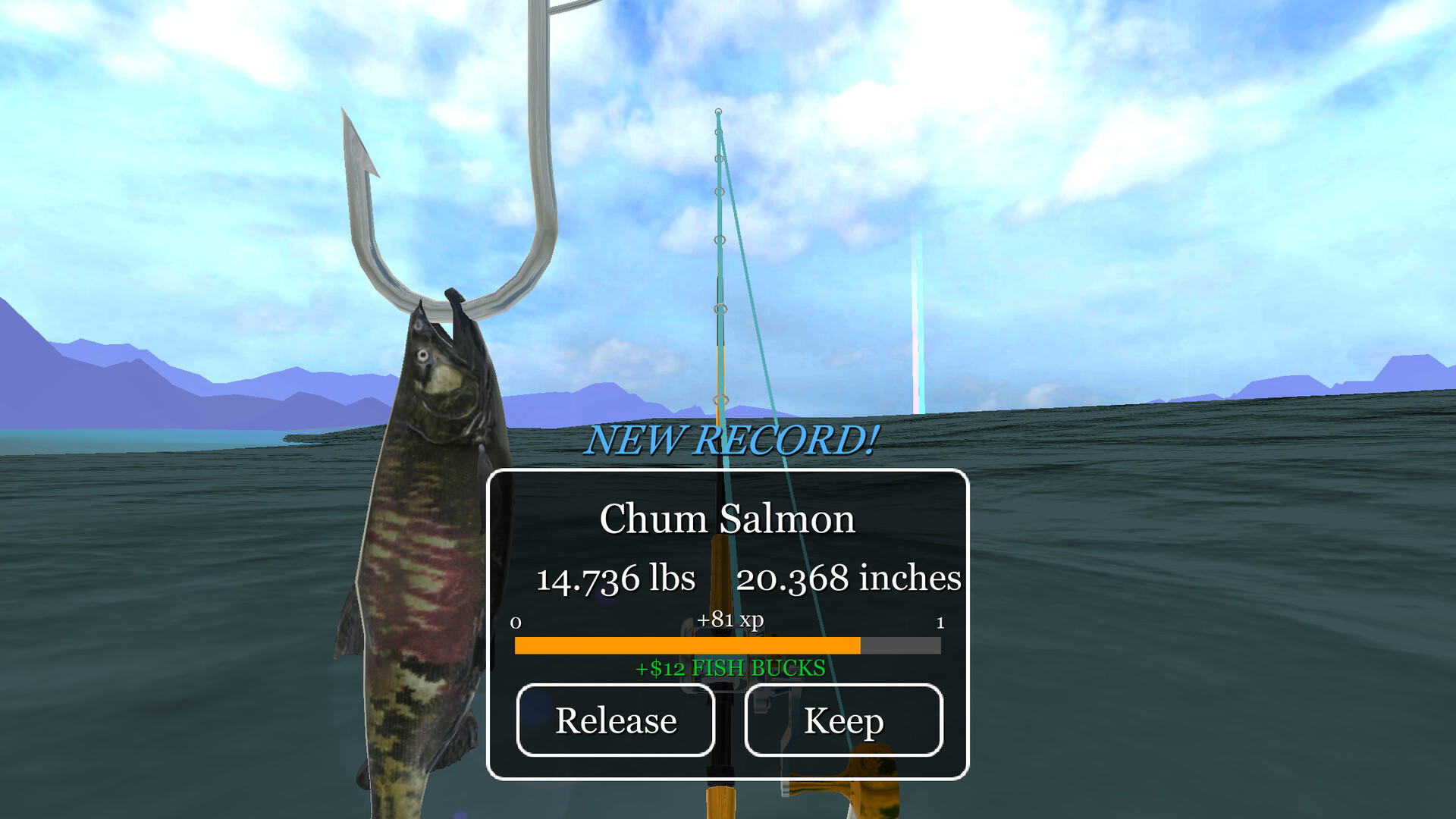This screenshot has height=819, width=1456.
Task: Click the level 1 marker on XP bar
Action: pos(940,621)
